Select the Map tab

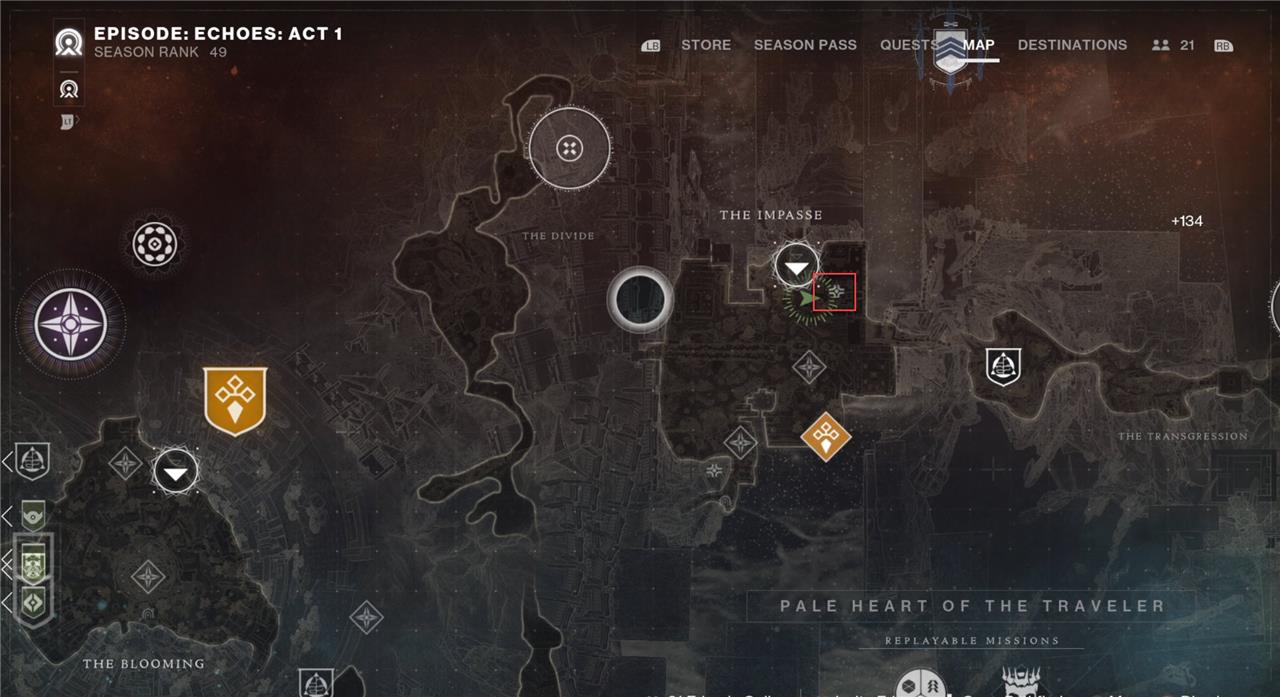[979, 45]
